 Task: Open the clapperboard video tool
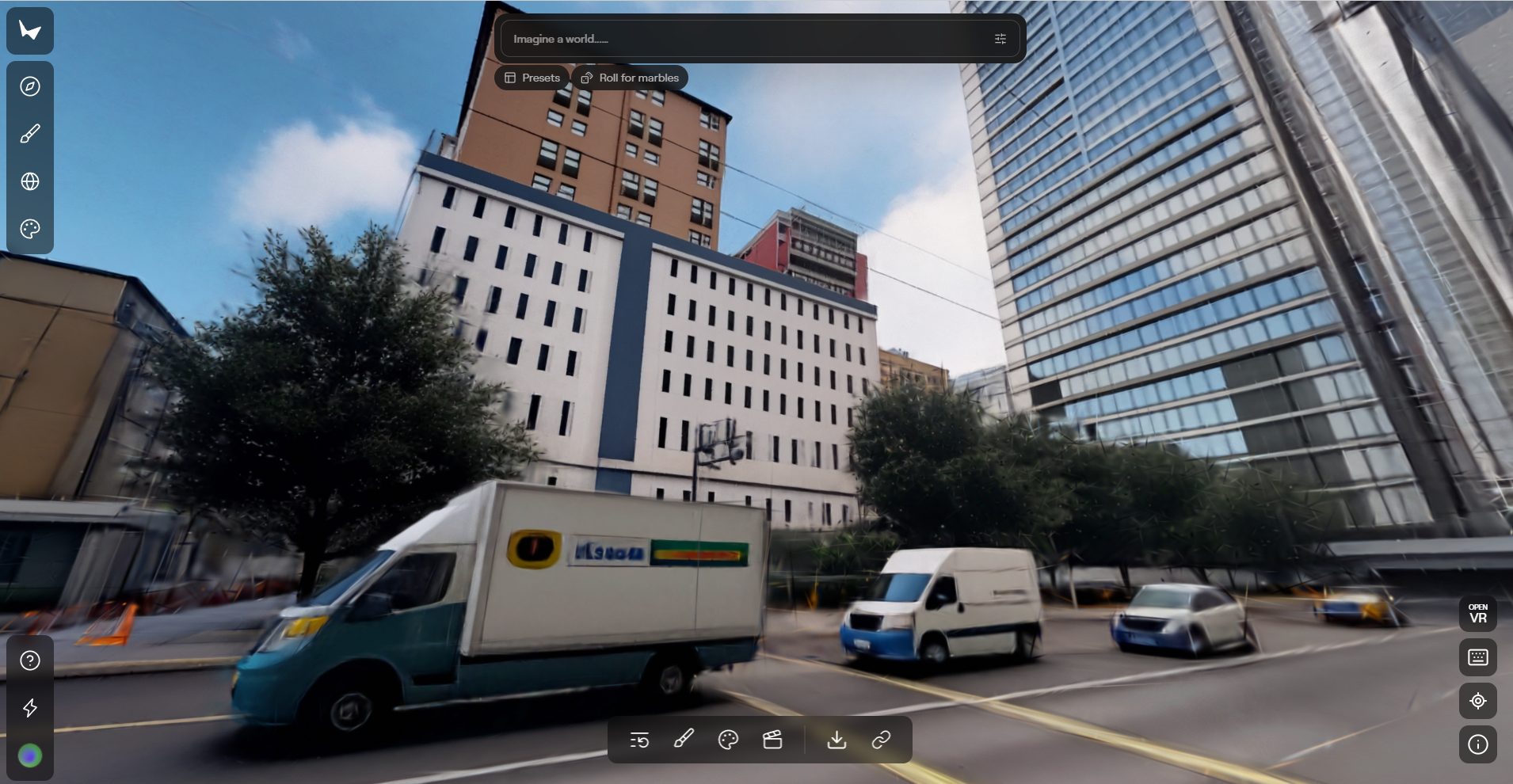tap(772, 740)
